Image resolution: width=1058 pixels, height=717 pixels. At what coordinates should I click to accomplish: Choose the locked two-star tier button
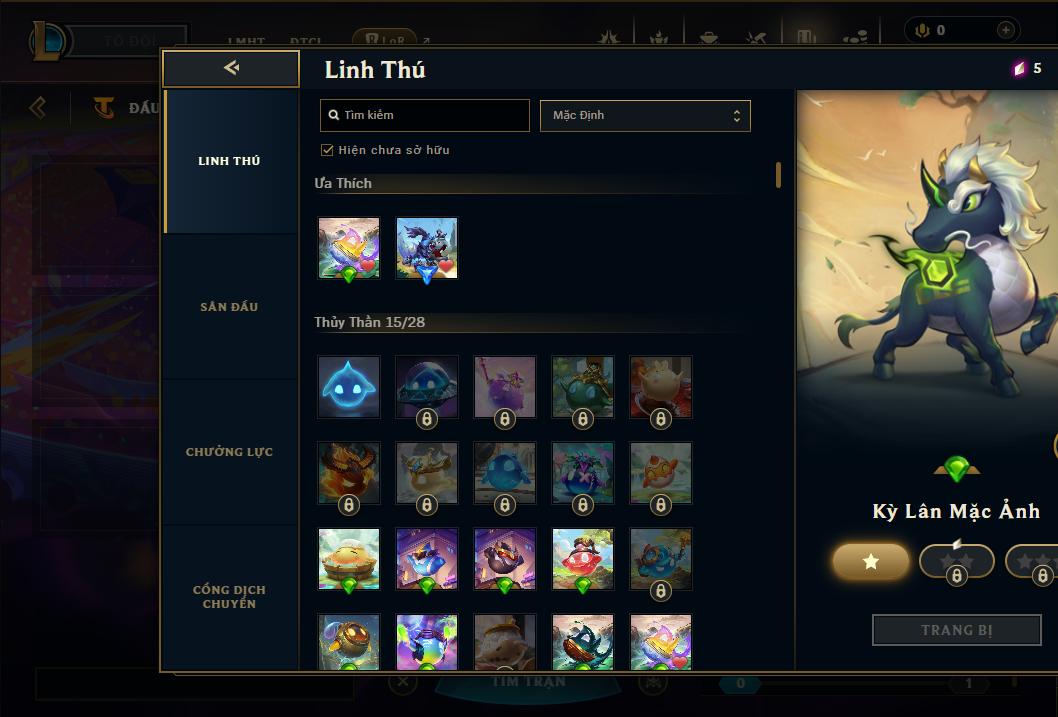pyautogui.click(x=956, y=562)
